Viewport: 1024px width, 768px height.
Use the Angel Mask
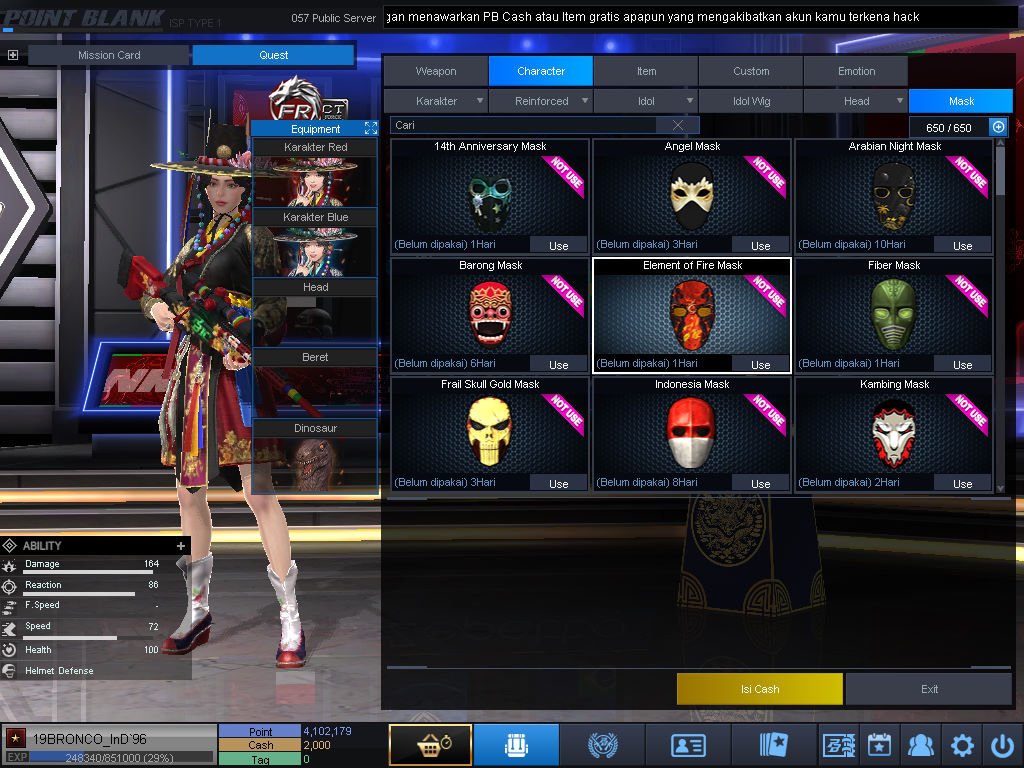coord(760,245)
